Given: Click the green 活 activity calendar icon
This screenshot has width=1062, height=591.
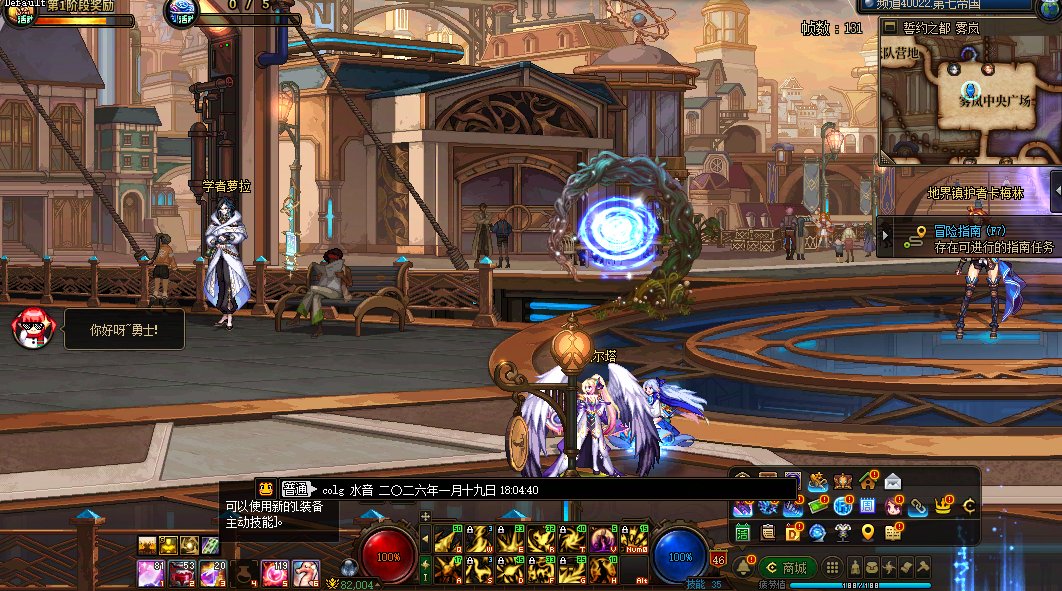Looking at the screenshot, I should click(743, 532).
